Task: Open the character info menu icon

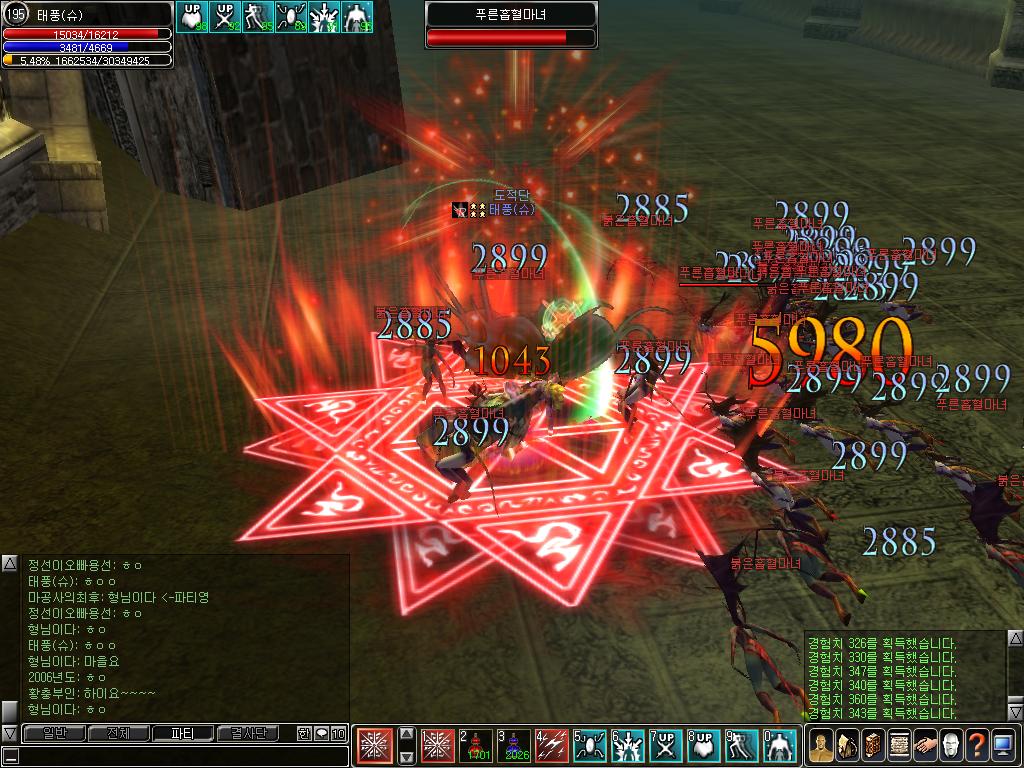Action: [821, 745]
